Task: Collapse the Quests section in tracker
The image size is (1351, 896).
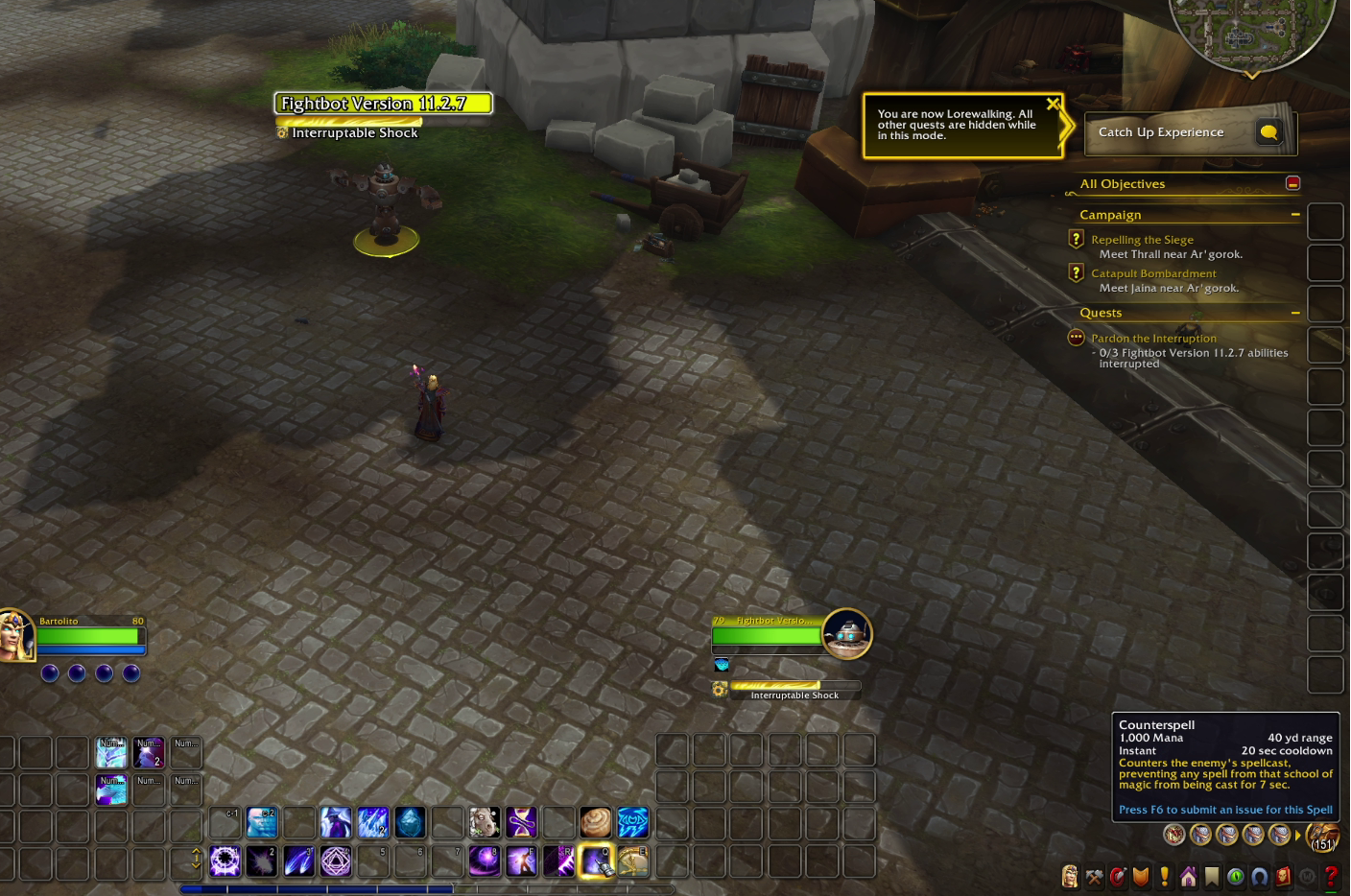Action: point(1295,313)
